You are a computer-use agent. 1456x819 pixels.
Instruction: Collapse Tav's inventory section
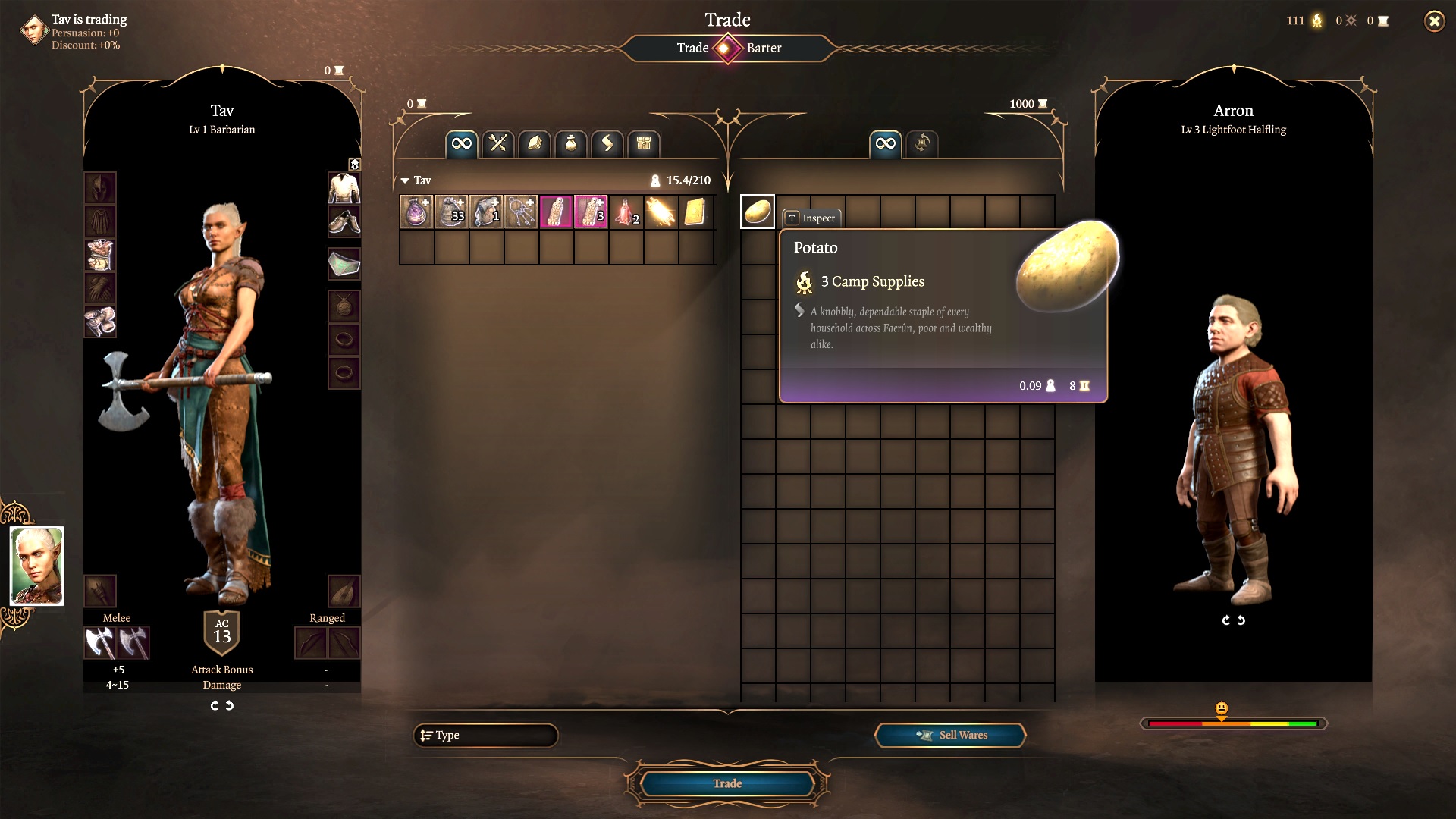coord(406,180)
